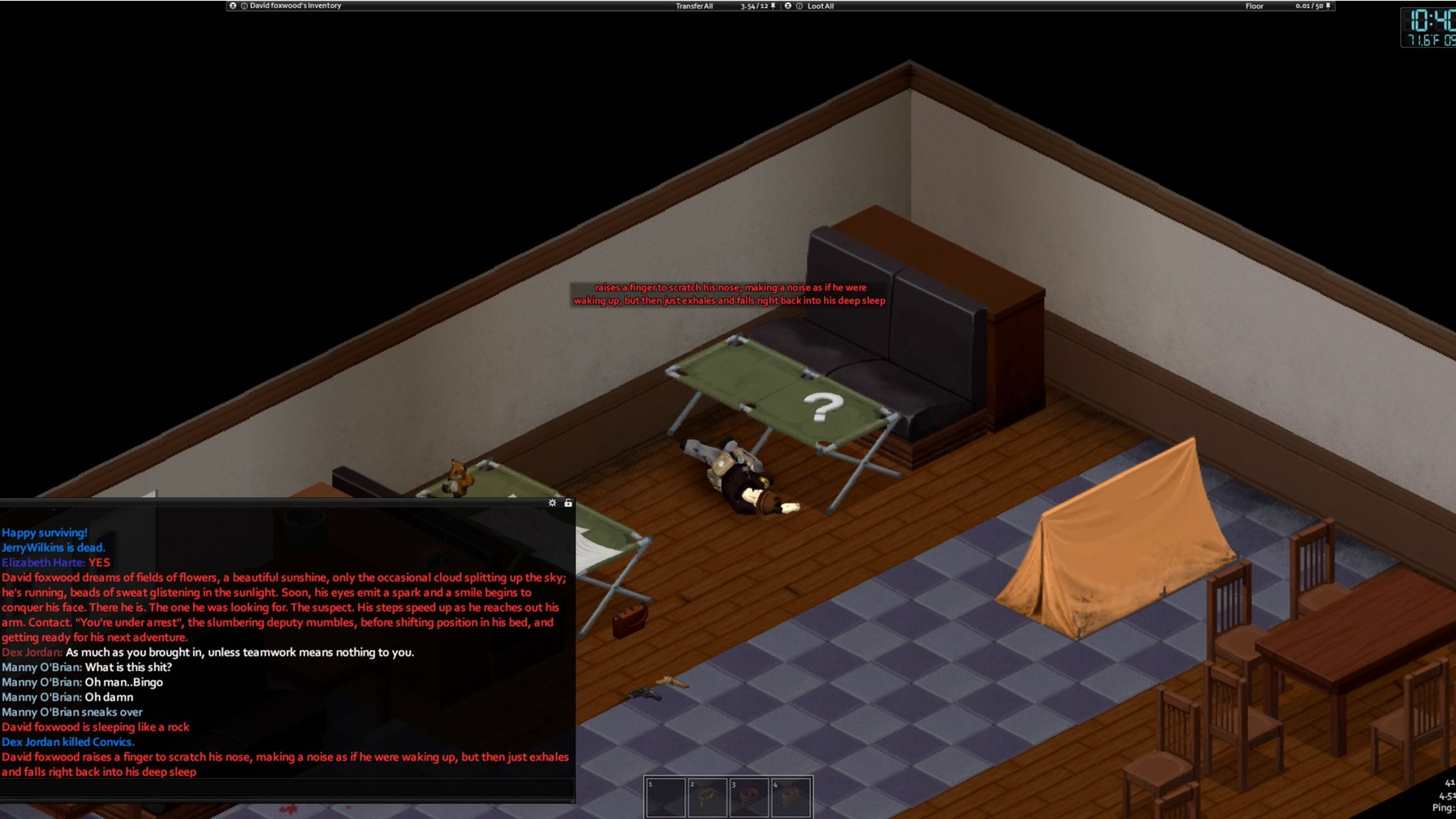Image resolution: width=1456 pixels, height=819 pixels.
Task: Toggle the inventory panel pin
Action: [773, 6]
